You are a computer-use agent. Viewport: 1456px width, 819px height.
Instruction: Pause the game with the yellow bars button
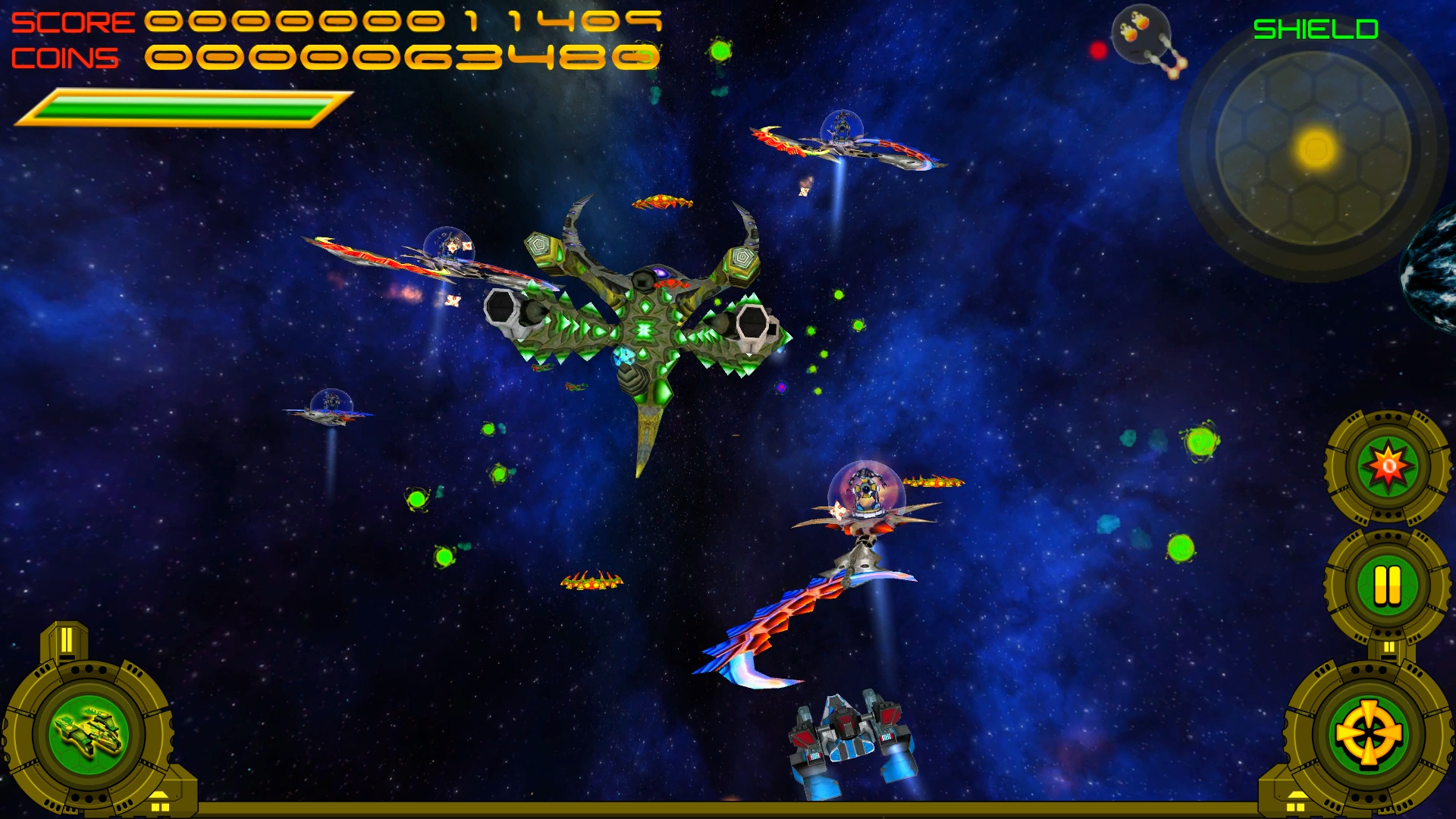click(x=1388, y=585)
